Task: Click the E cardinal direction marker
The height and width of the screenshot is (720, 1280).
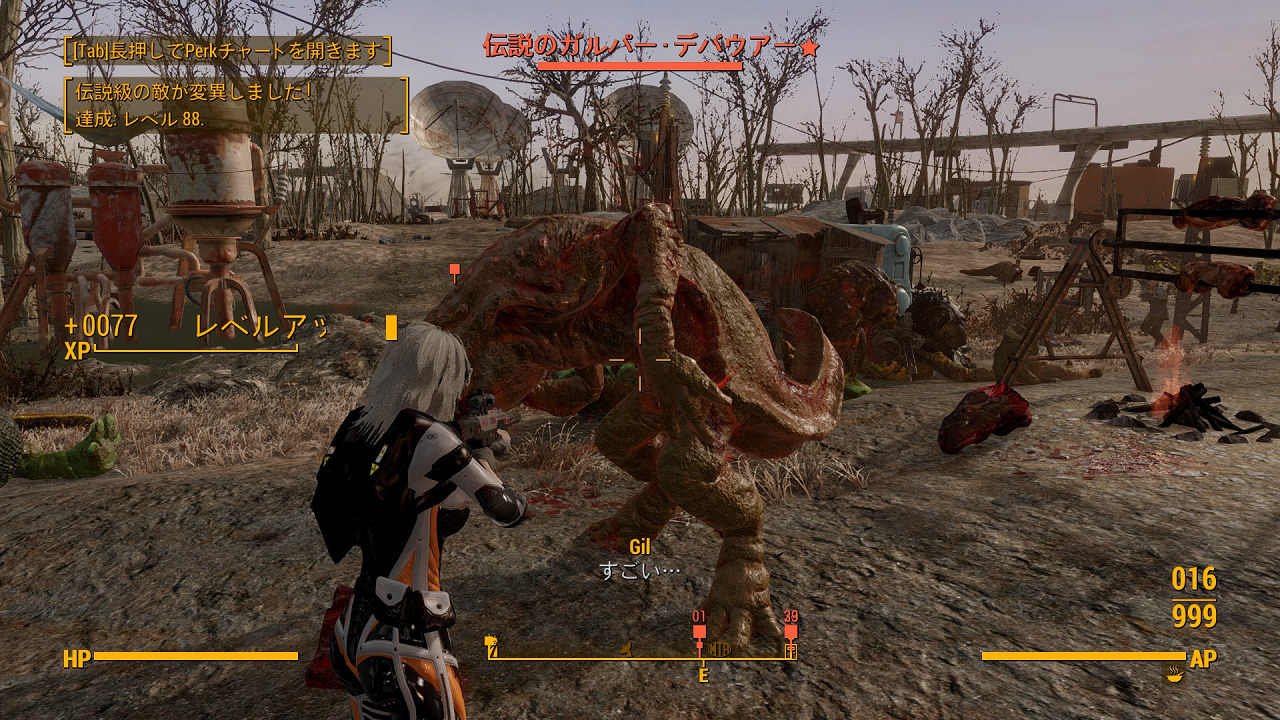Action: [703, 675]
